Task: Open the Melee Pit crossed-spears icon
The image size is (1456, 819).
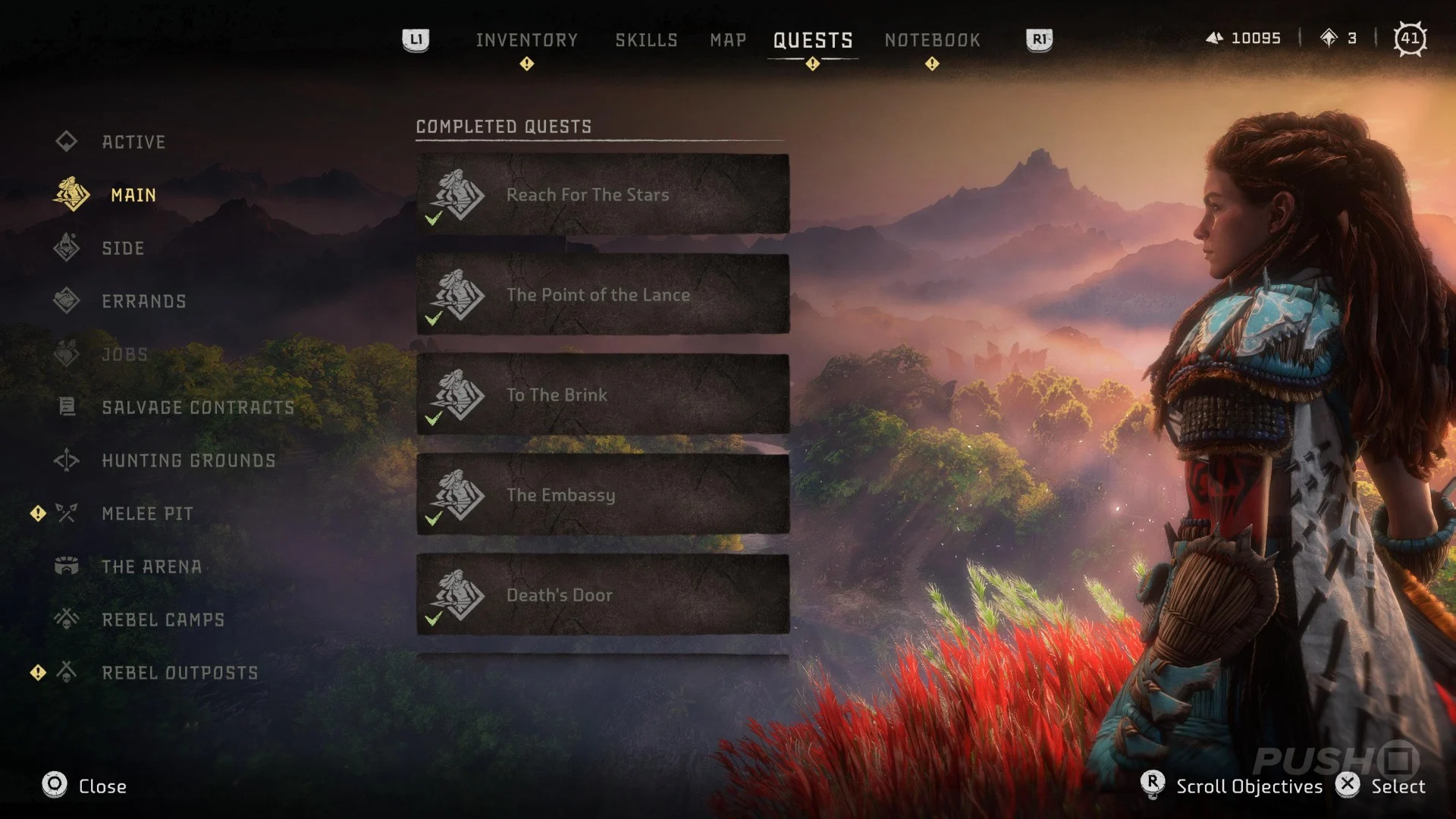Action: 67,513
